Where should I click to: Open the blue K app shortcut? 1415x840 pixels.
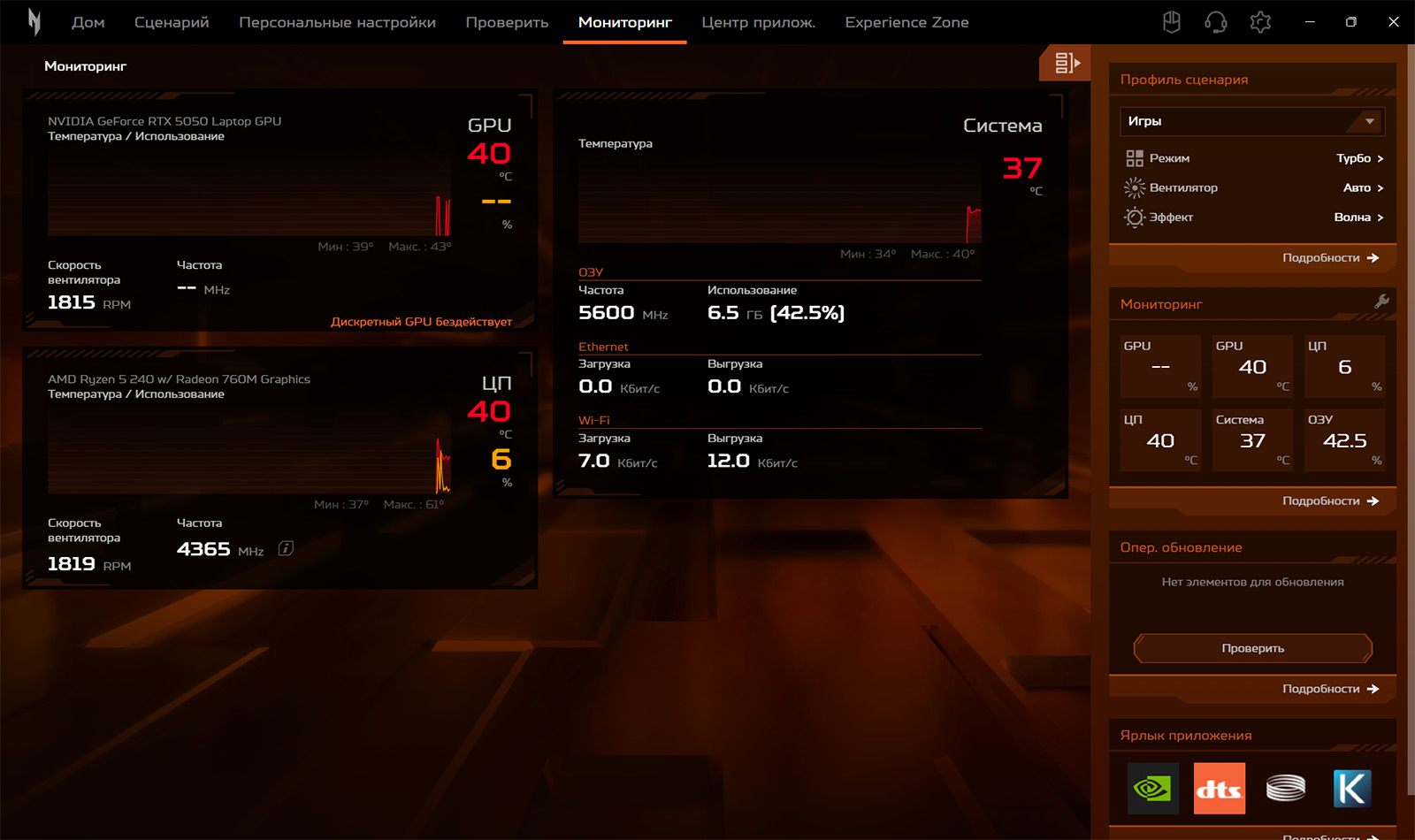point(1351,788)
